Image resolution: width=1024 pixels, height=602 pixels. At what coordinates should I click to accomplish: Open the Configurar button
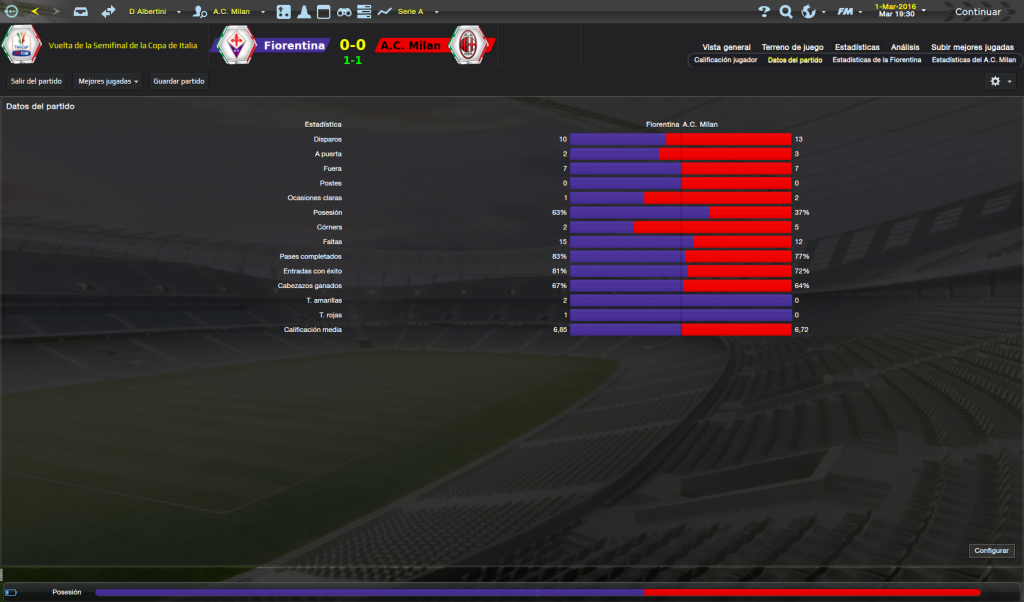coord(992,551)
